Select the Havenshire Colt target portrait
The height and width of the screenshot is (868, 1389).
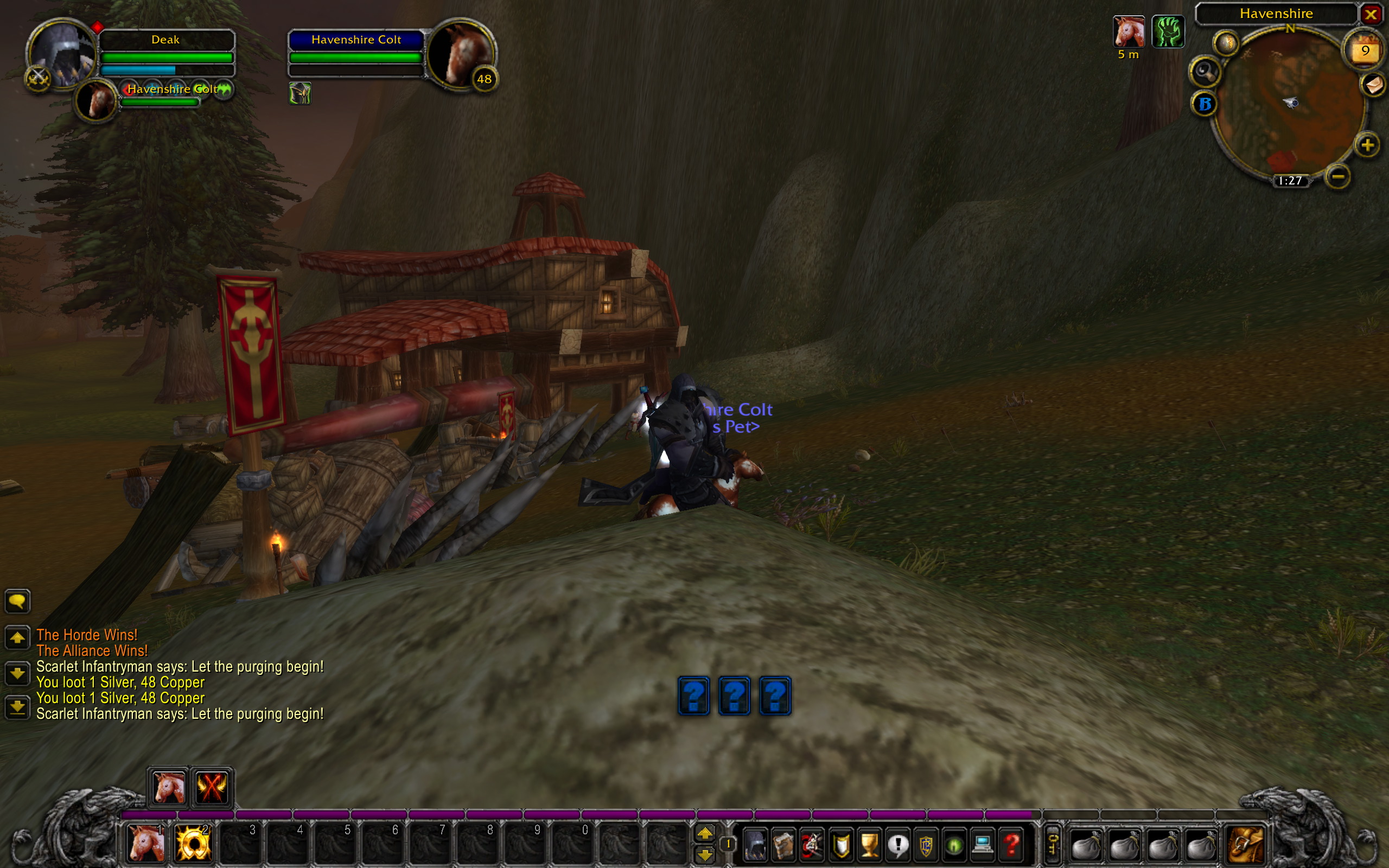point(461,53)
